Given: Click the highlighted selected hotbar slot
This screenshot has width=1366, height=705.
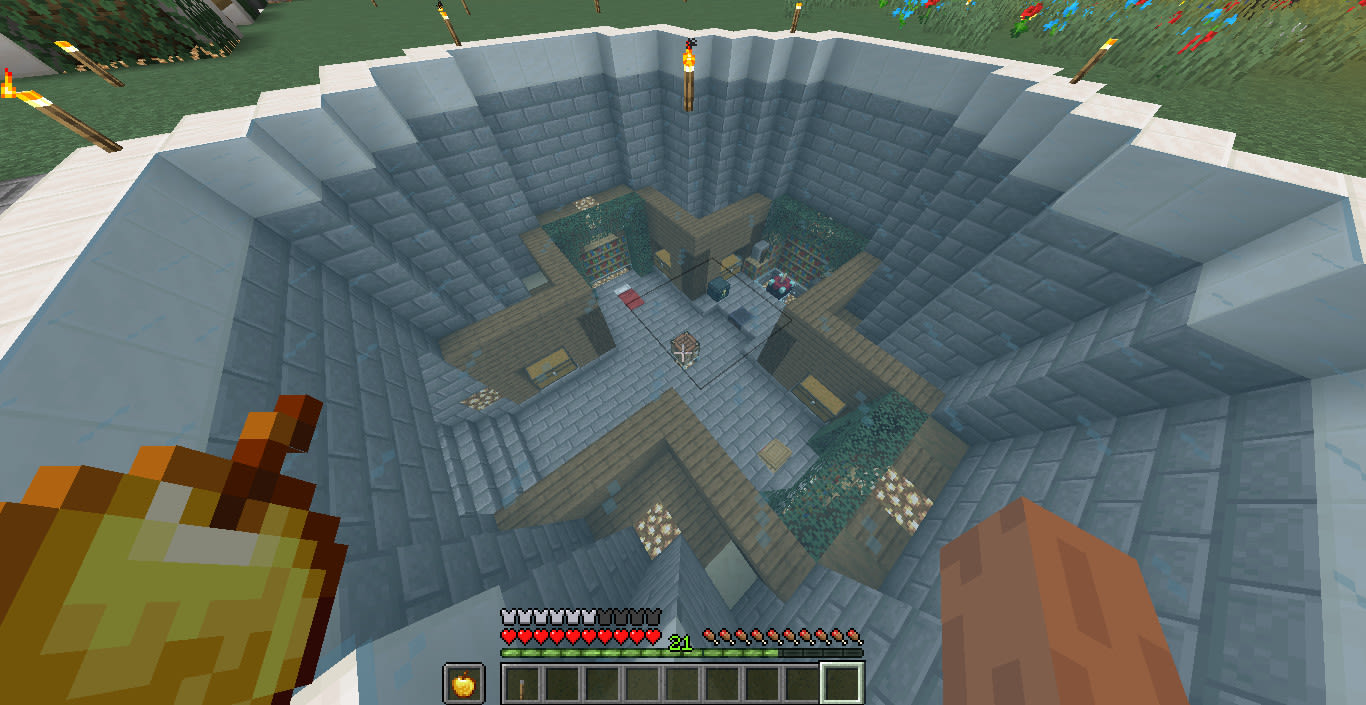Looking at the screenshot, I should point(841,684).
